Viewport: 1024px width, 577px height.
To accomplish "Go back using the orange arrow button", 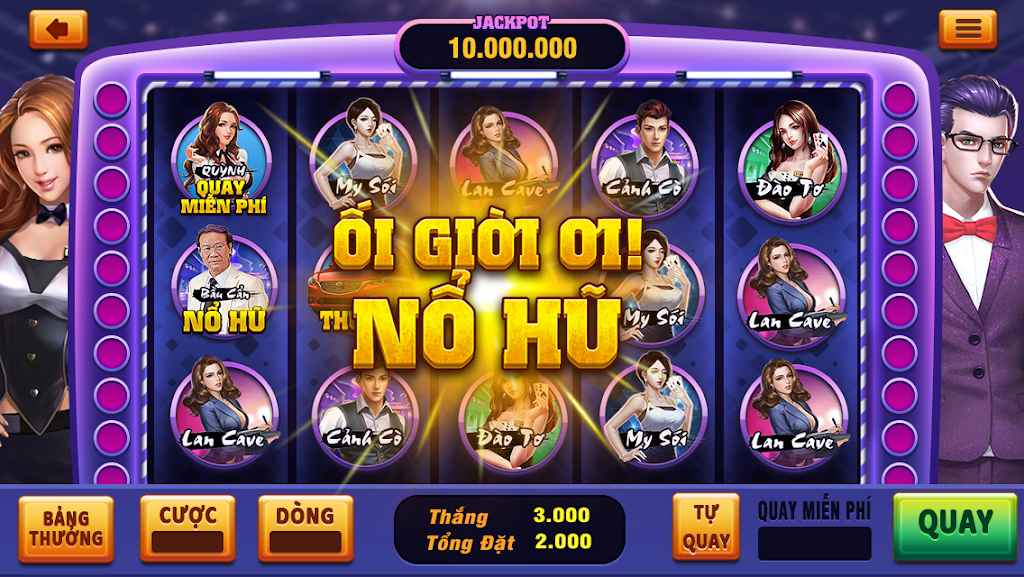I will [x=58, y=29].
